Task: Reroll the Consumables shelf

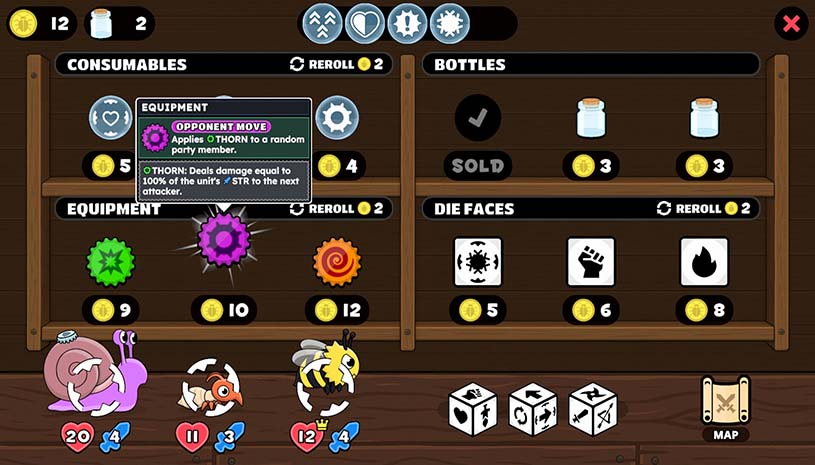Action: [x=336, y=64]
